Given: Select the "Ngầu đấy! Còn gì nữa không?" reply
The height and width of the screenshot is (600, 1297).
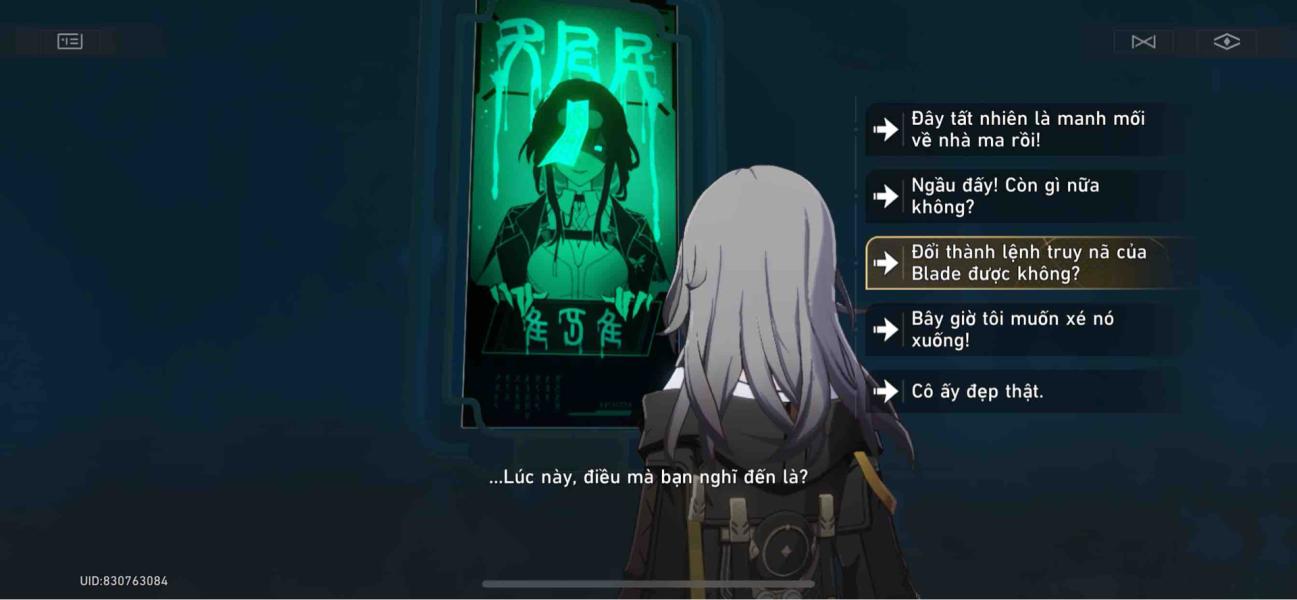Looking at the screenshot, I should click(1020, 196).
